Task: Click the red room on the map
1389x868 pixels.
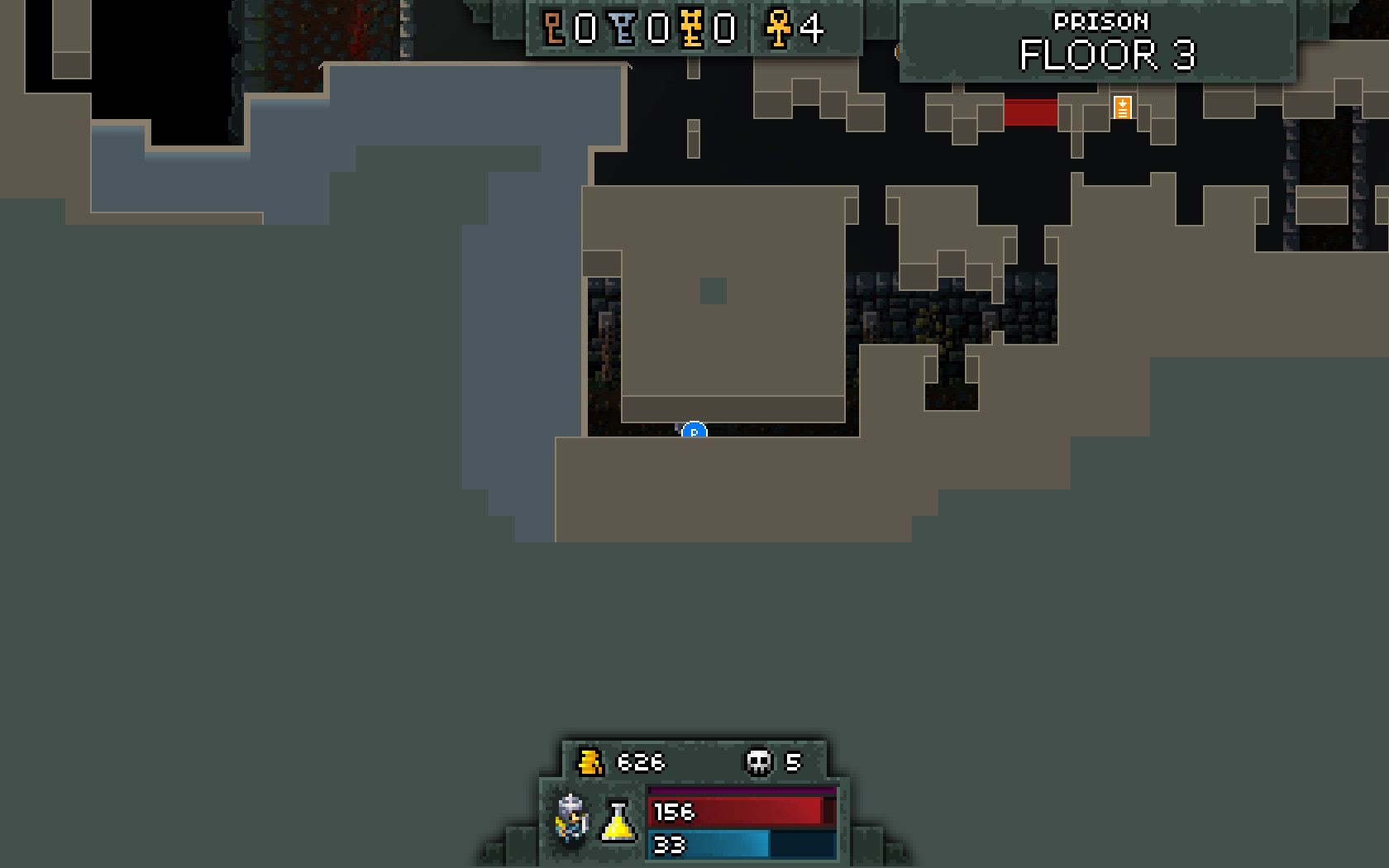Action: 1030,112
